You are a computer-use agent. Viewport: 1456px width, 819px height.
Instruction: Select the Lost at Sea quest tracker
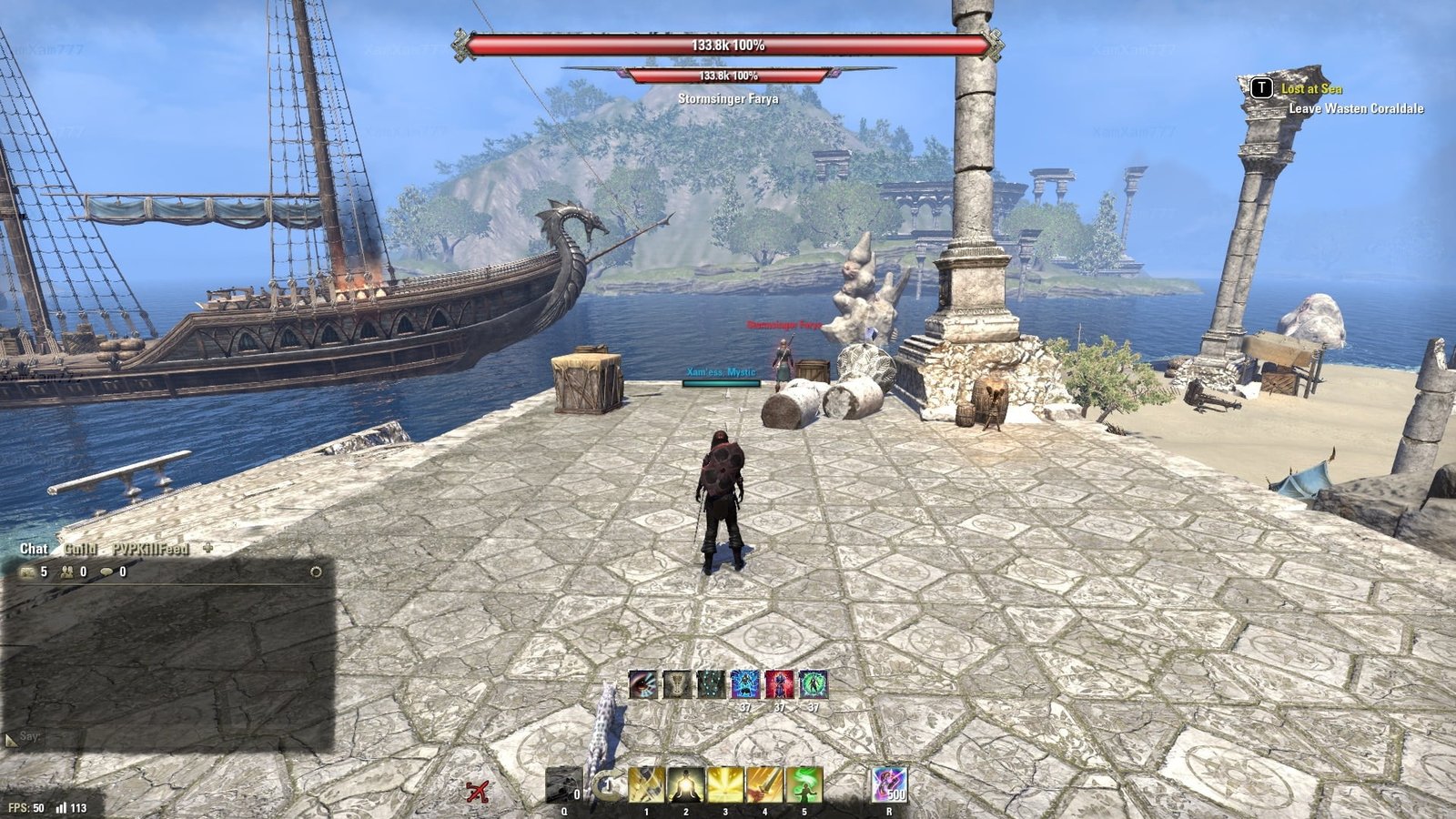pyautogui.click(x=1311, y=88)
